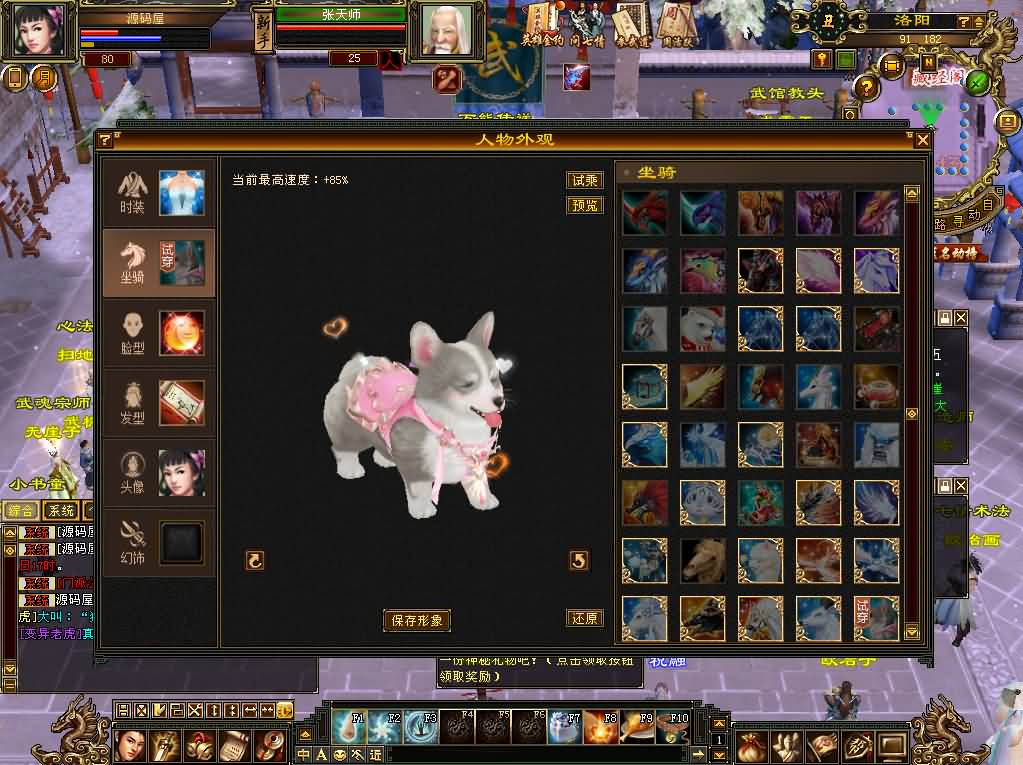The image size is (1023, 765).
Task: Reset appearance with the 还原 button
Action: [584, 618]
